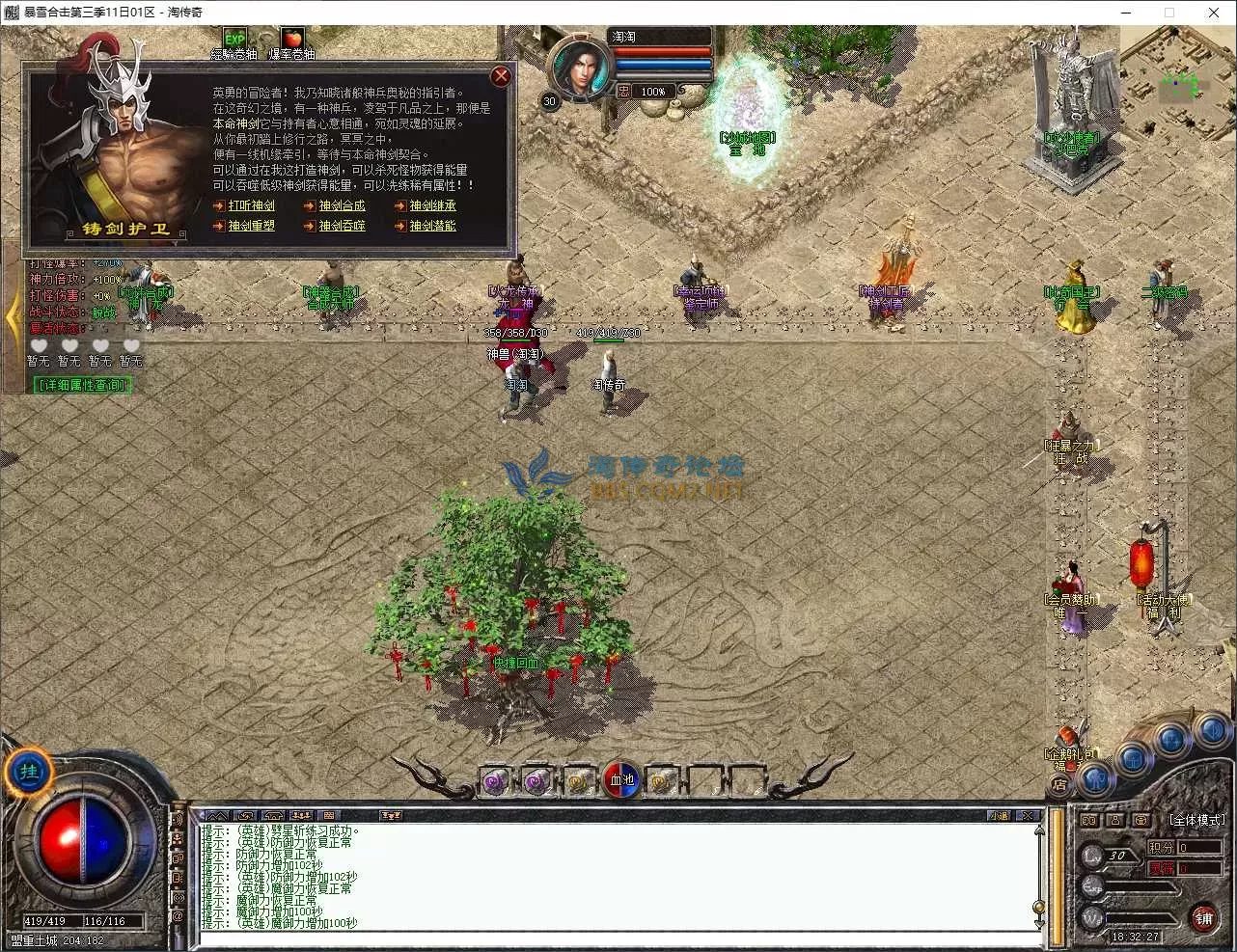Choose the 打听神剑 dialogue option
1237x952 pixels.
251,205
